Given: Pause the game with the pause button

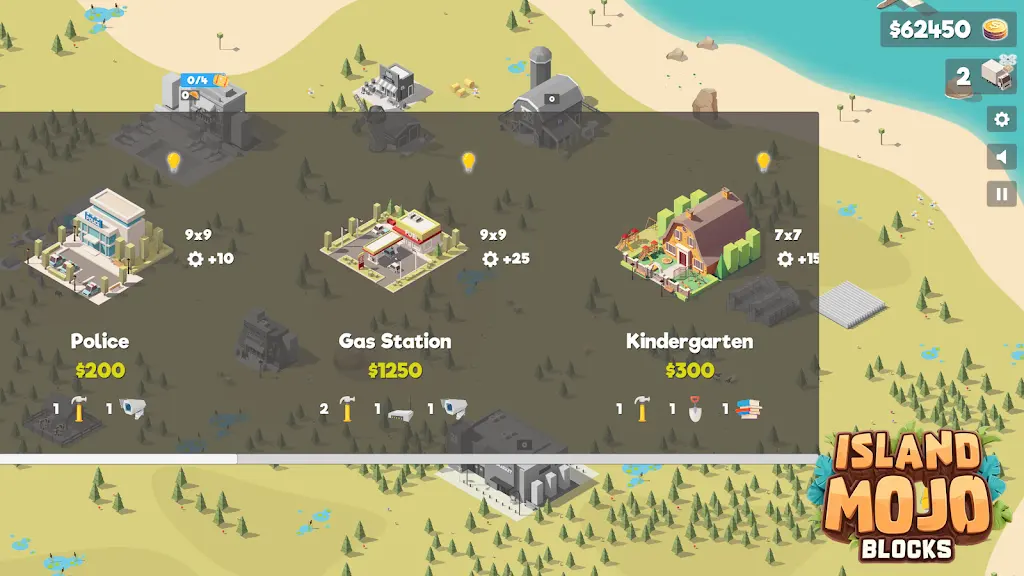Looking at the screenshot, I should coord(1001,194).
